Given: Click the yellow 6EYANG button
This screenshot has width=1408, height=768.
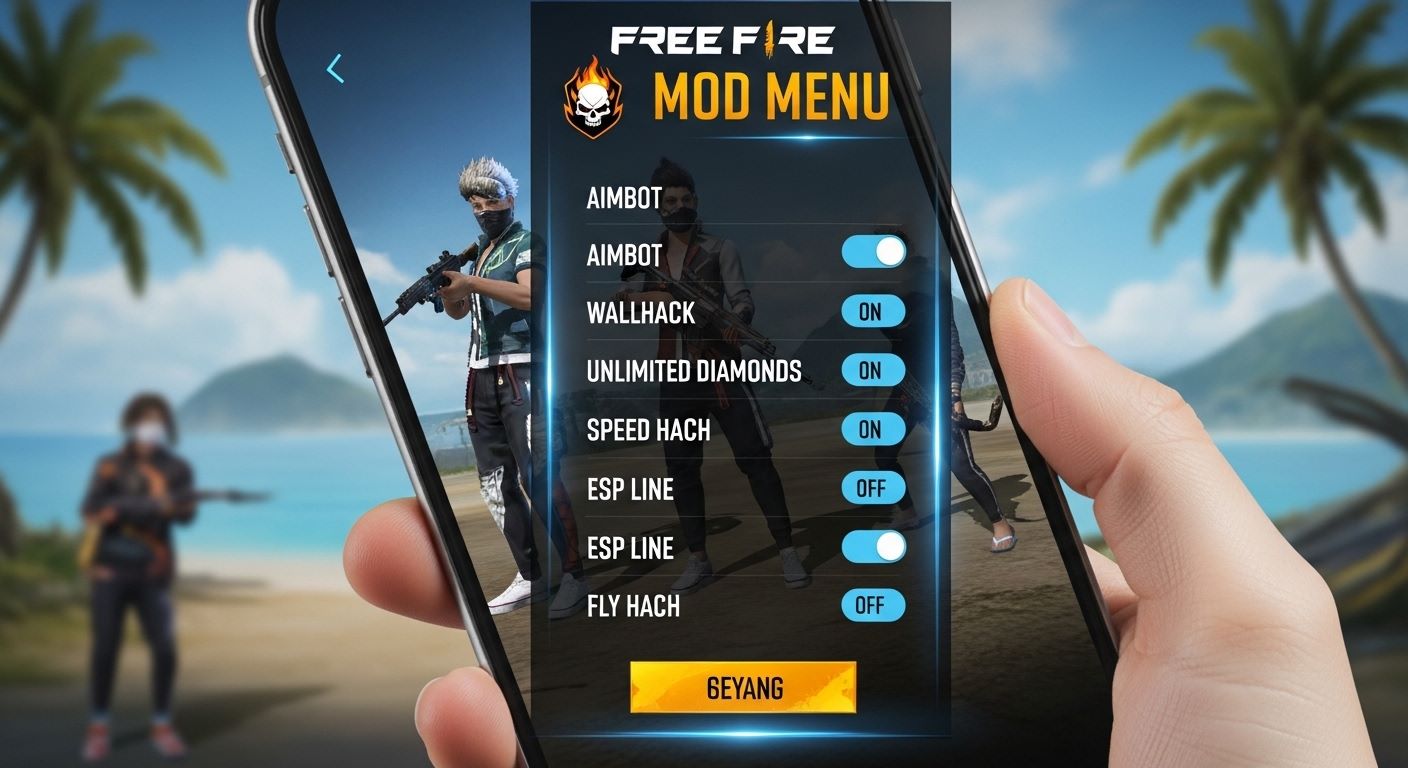Looking at the screenshot, I should tap(743, 687).
